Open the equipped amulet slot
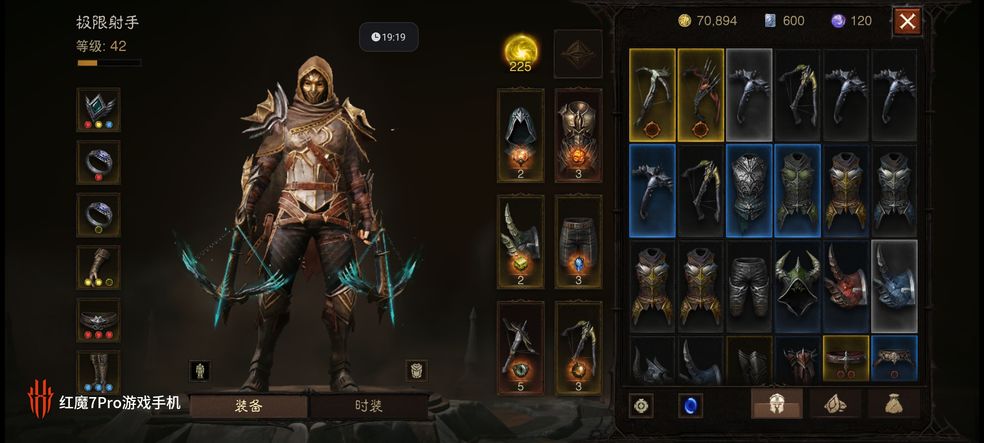Viewport: 984px width, 443px height. tap(99, 109)
